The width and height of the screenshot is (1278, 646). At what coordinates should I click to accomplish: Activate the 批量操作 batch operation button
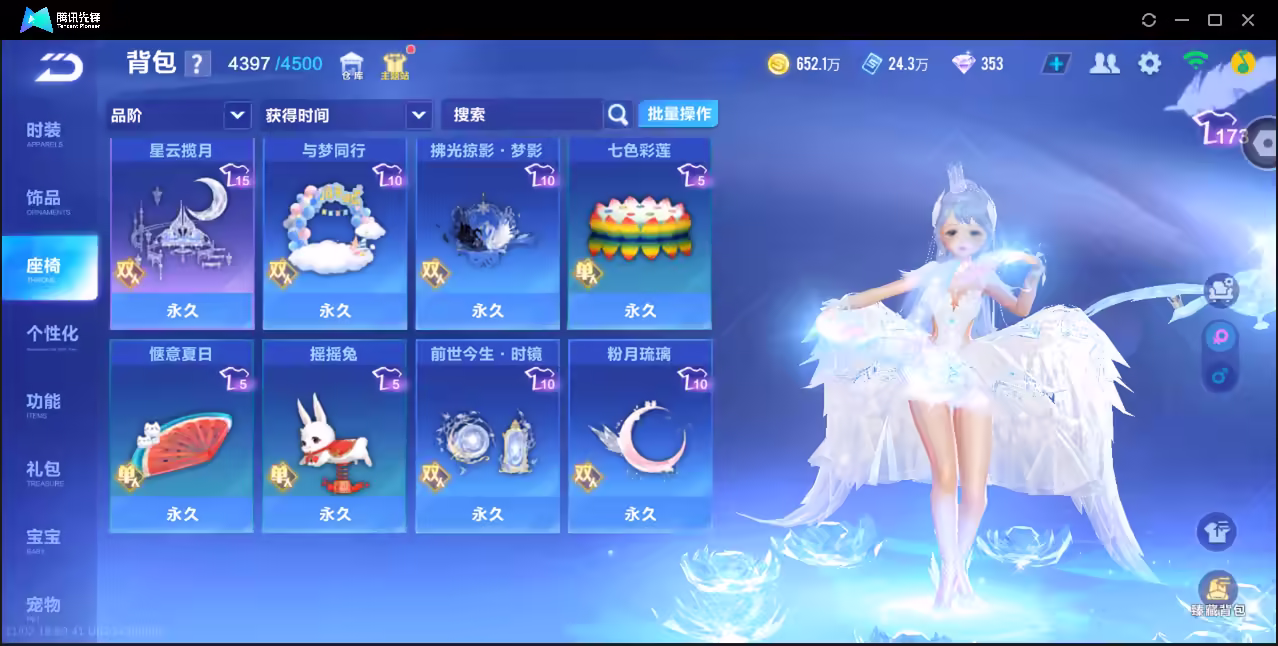tap(679, 114)
